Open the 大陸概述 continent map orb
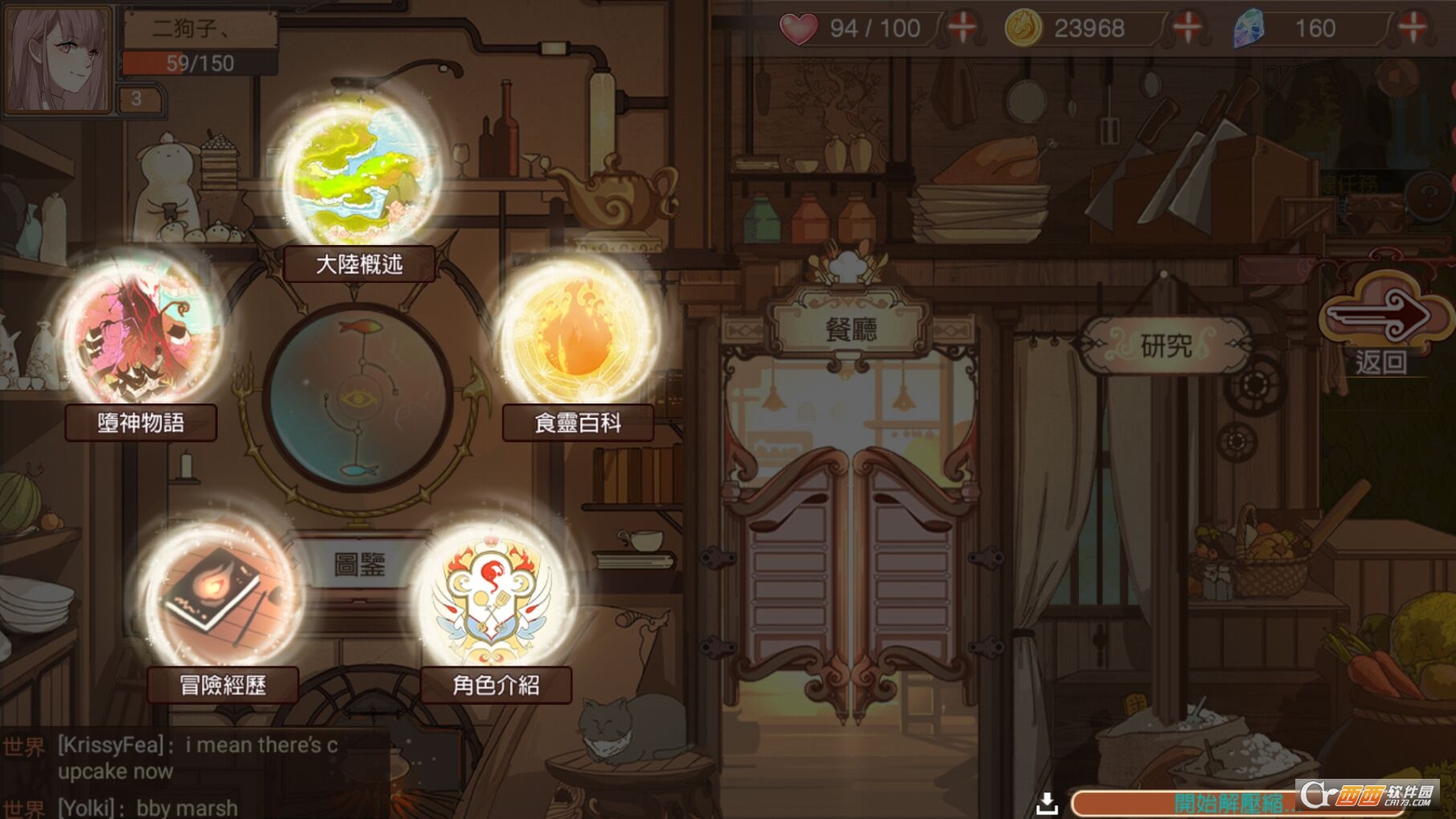 click(357, 173)
